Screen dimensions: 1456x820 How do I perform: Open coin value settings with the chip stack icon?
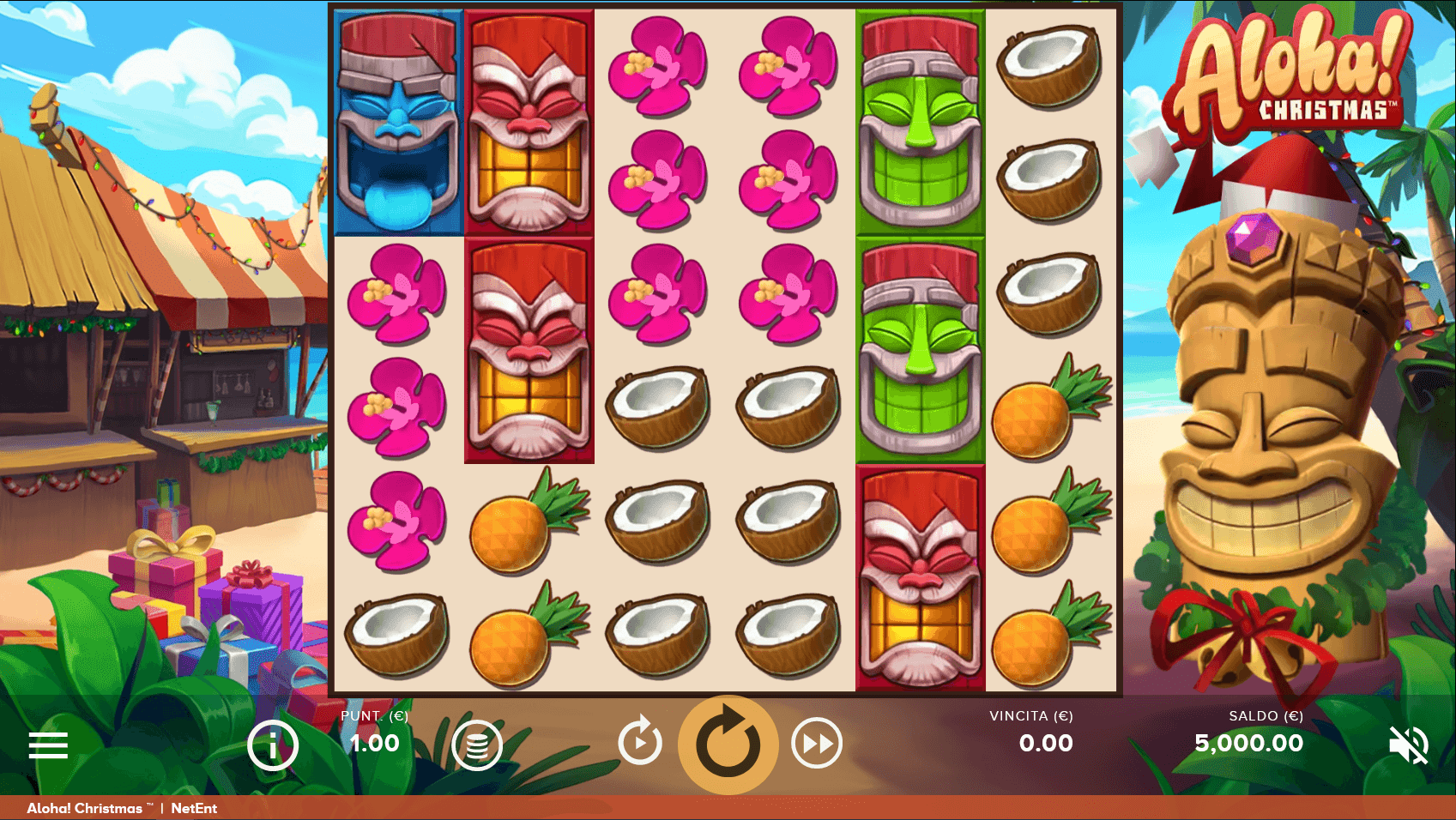477,744
